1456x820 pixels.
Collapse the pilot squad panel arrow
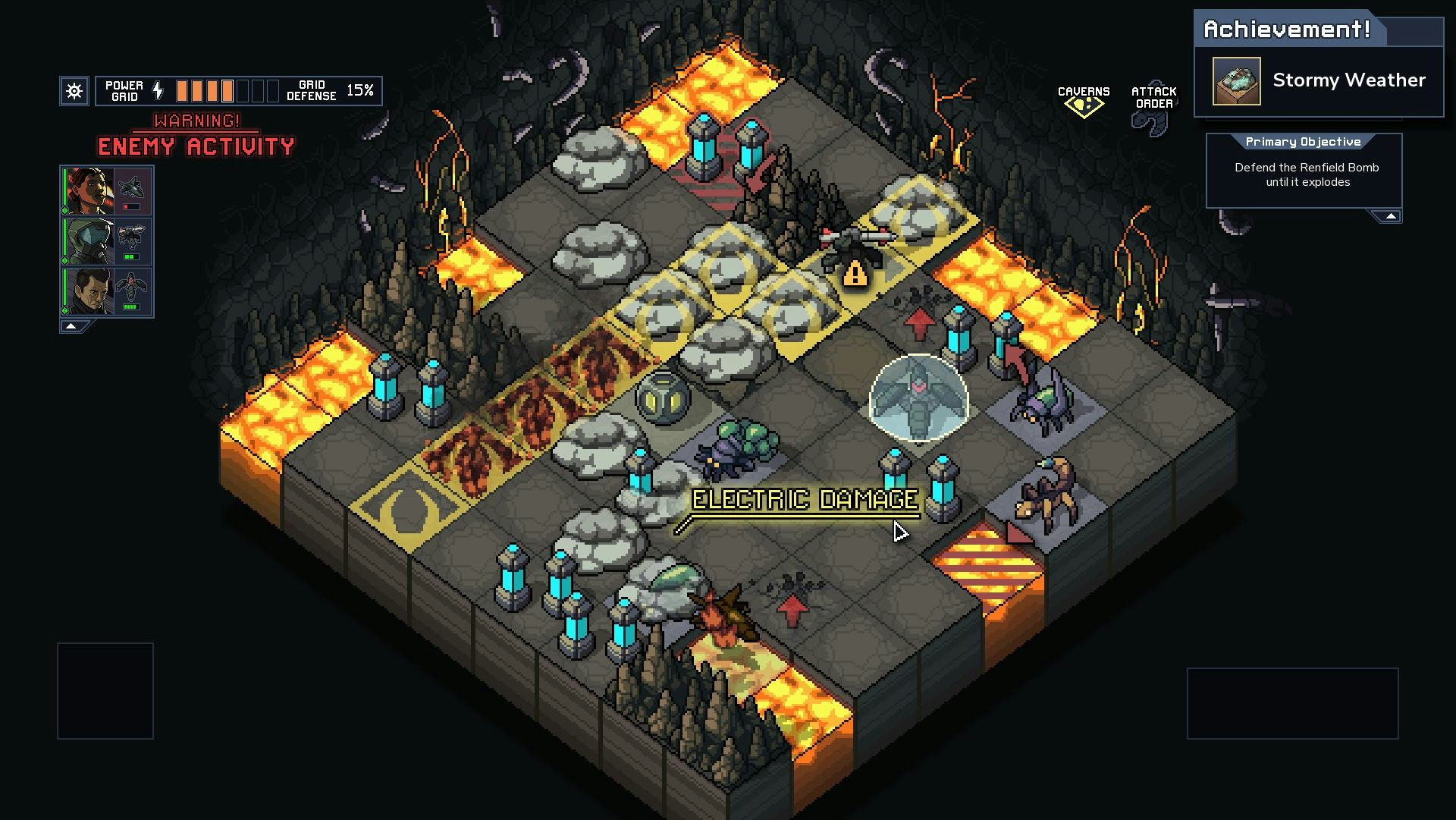[x=71, y=326]
